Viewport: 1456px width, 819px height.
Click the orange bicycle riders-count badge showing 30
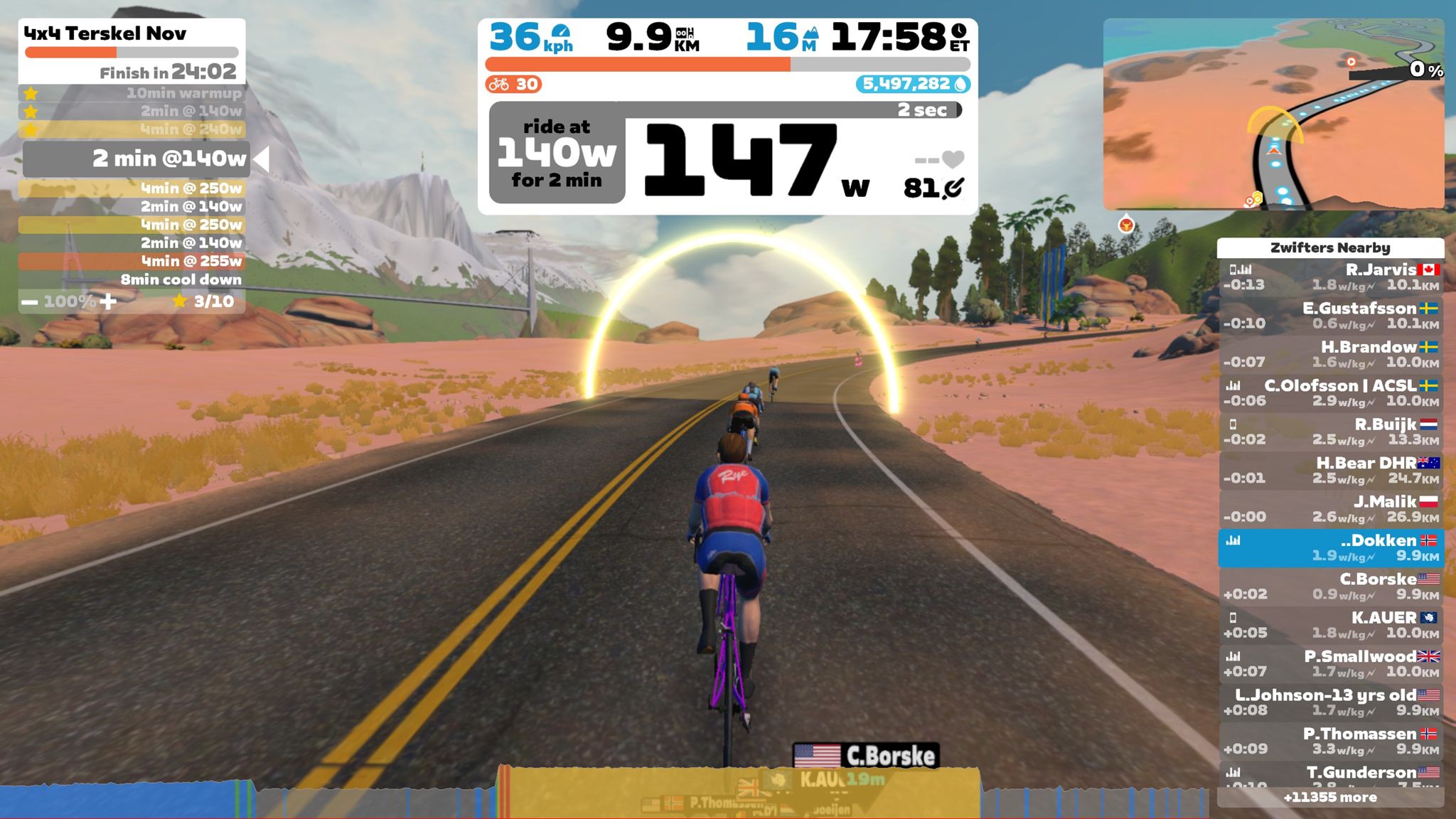[x=513, y=84]
